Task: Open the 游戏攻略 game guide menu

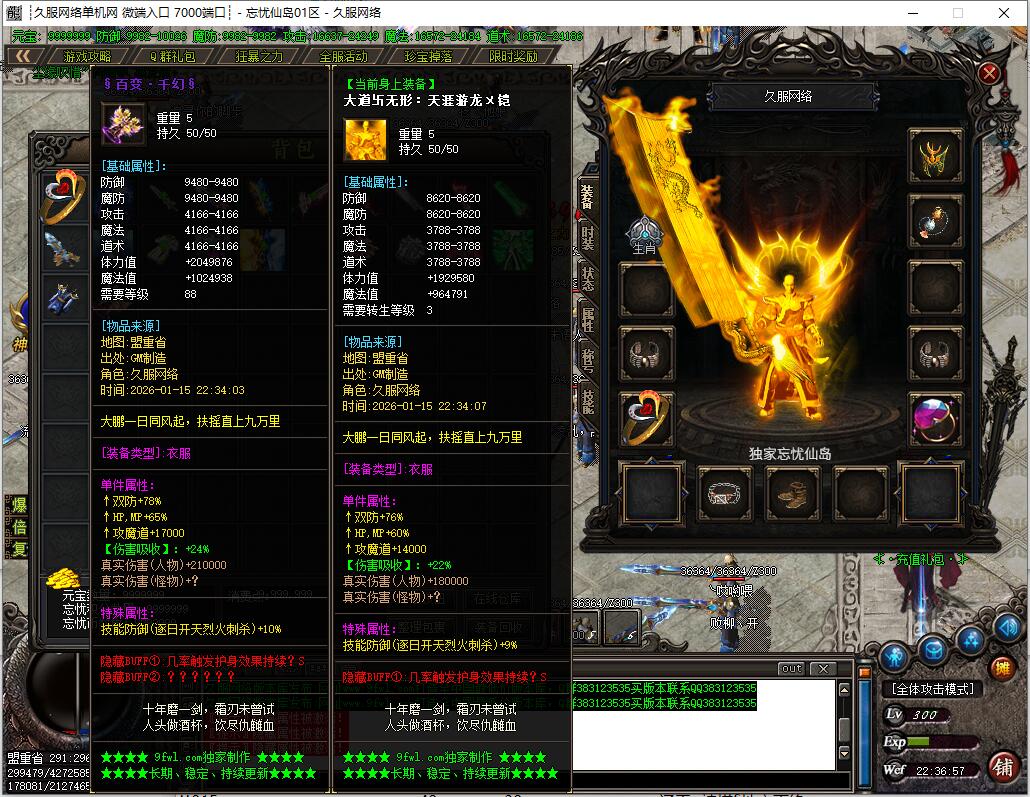Action: coord(88,57)
